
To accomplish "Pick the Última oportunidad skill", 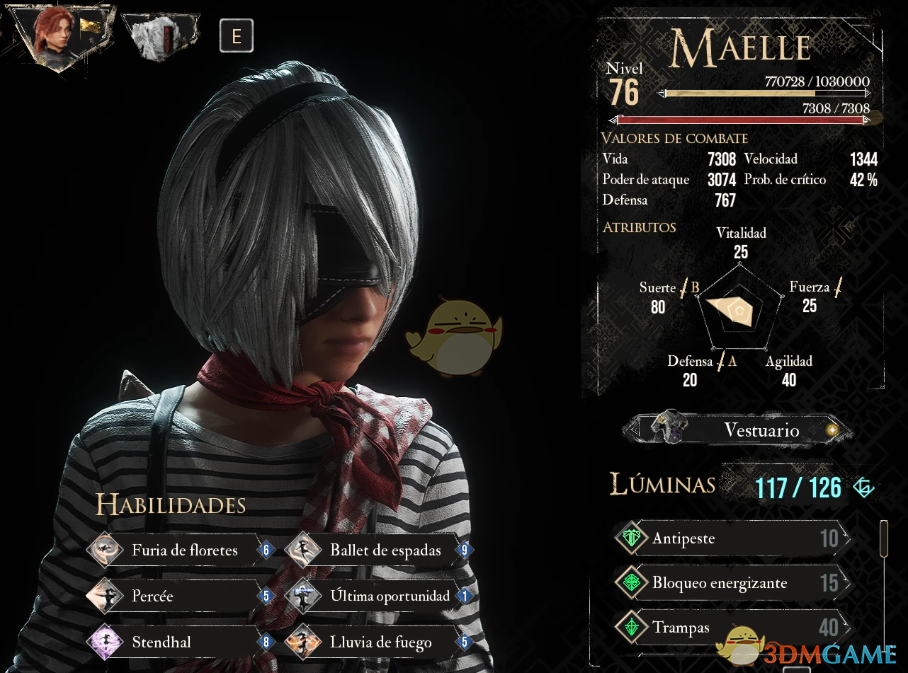I will tap(379, 596).
